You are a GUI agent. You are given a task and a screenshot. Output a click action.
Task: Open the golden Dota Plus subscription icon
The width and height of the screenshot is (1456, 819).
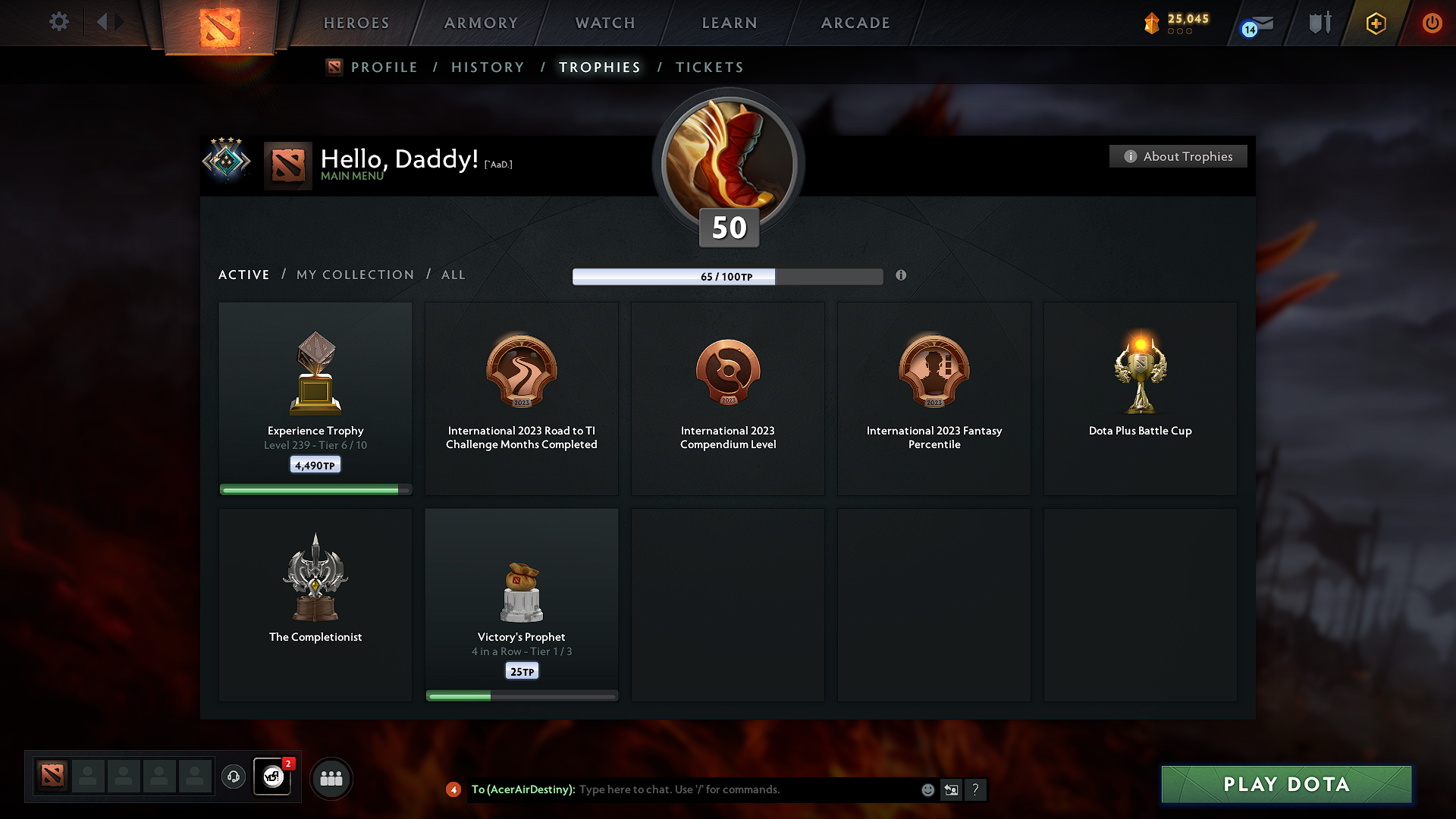click(1376, 23)
